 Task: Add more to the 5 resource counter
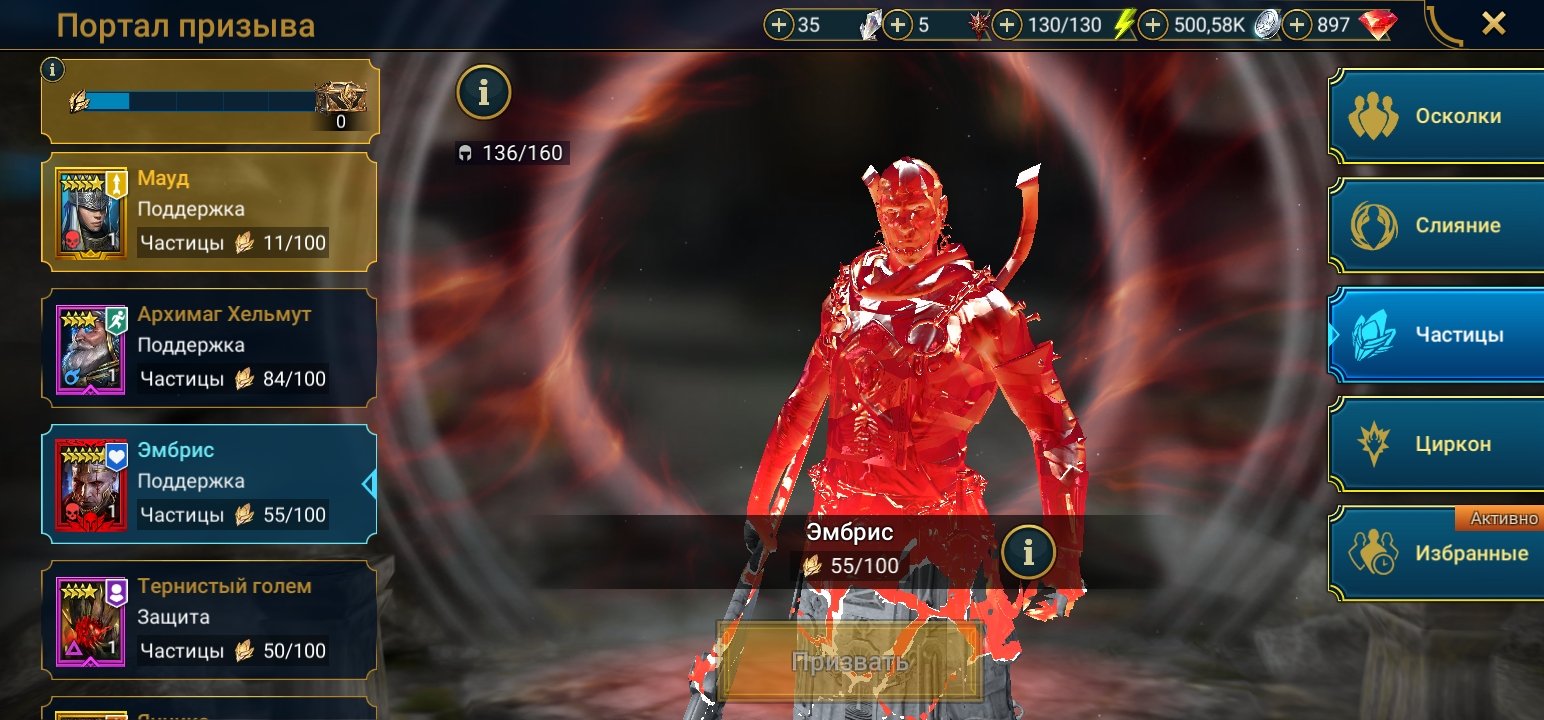[898, 25]
